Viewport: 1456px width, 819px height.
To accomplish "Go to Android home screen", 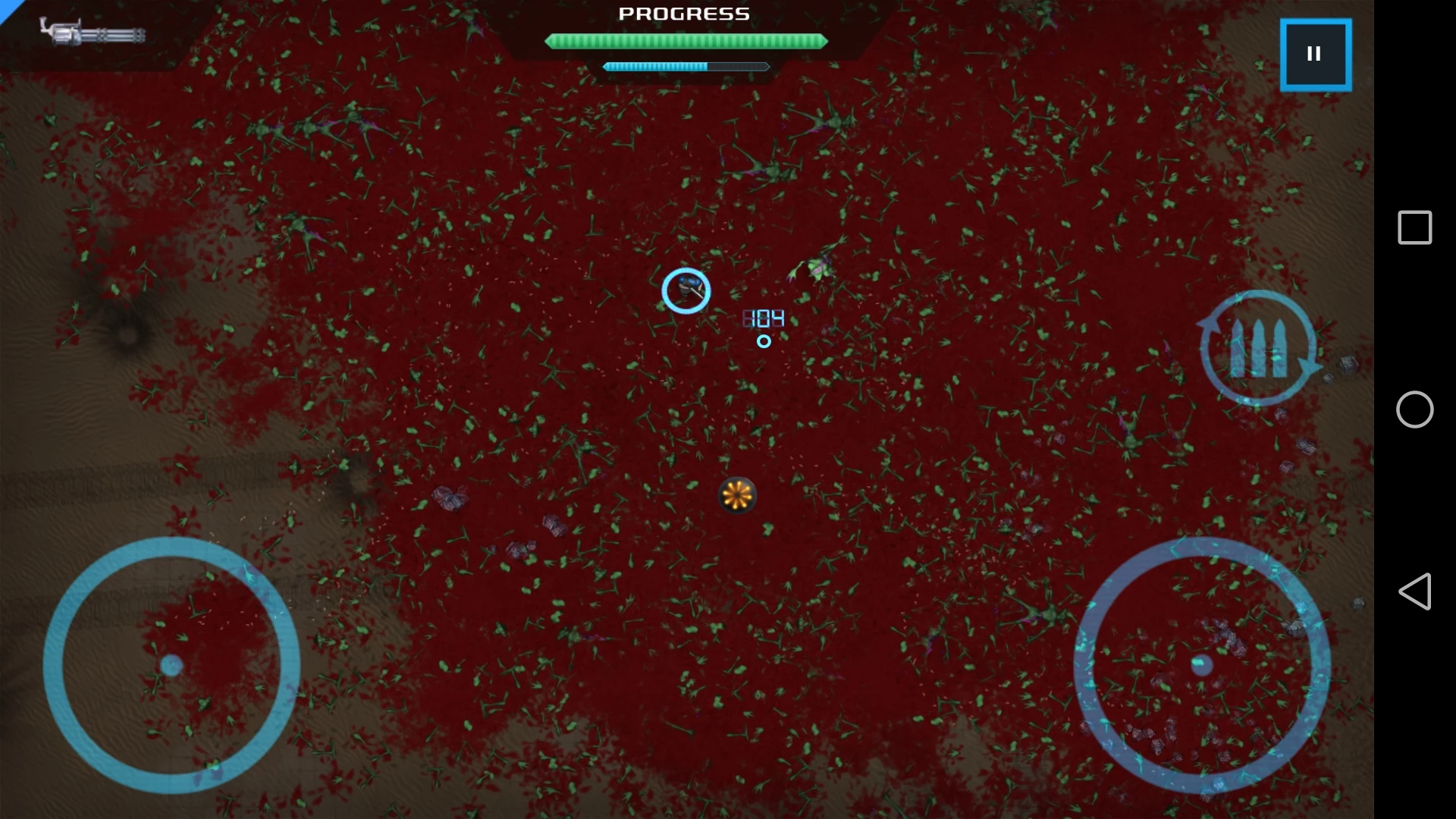I will point(1414,409).
